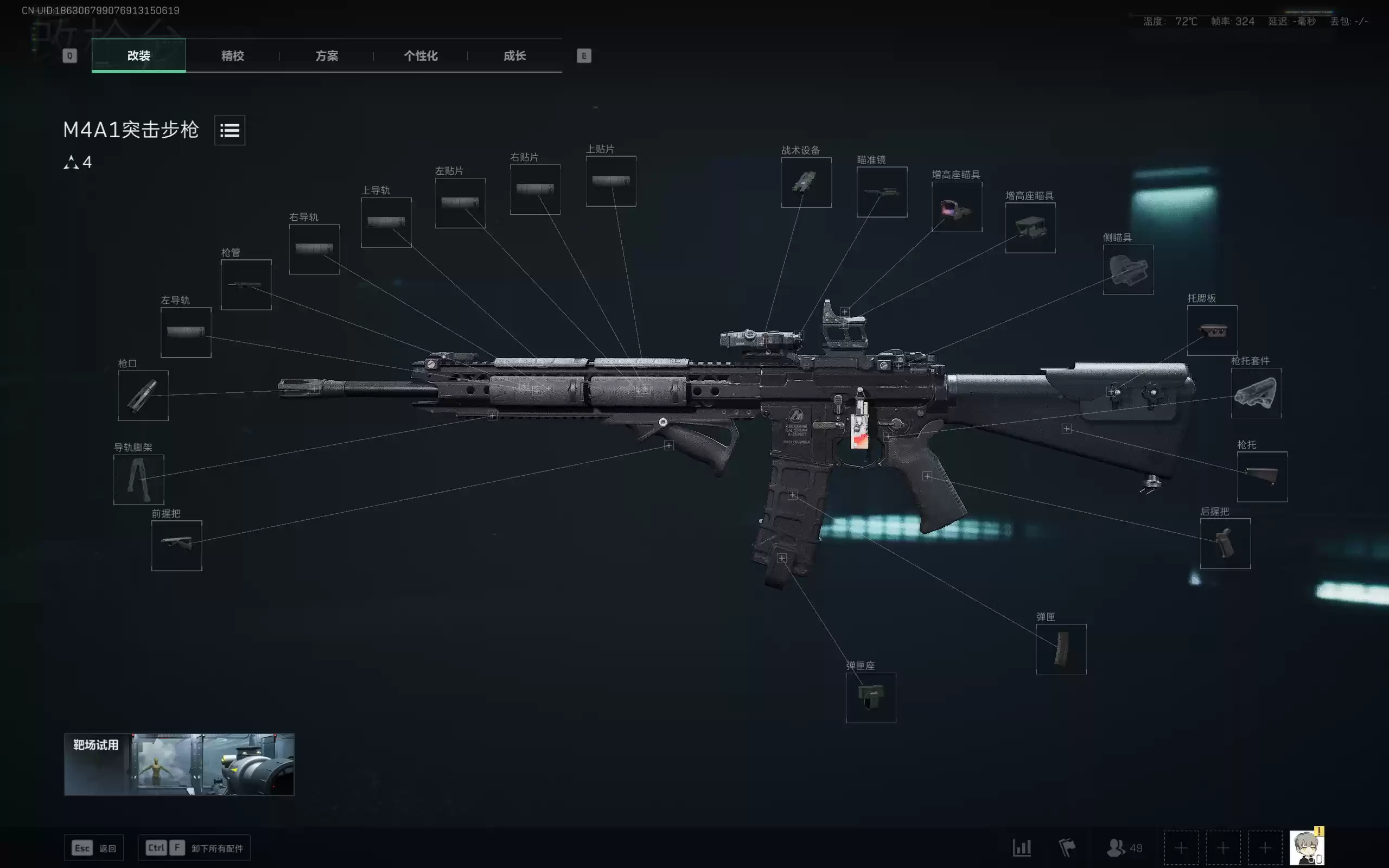Select the 枪口 muzzle attachment slot
Screen dimensions: 1389x868
pyautogui.click(x=142, y=395)
